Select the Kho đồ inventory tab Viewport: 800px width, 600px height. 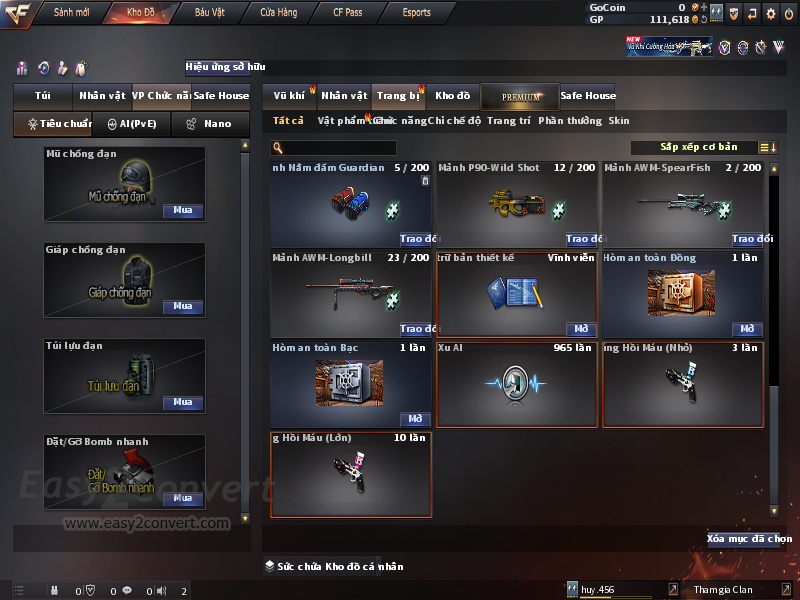[452, 96]
